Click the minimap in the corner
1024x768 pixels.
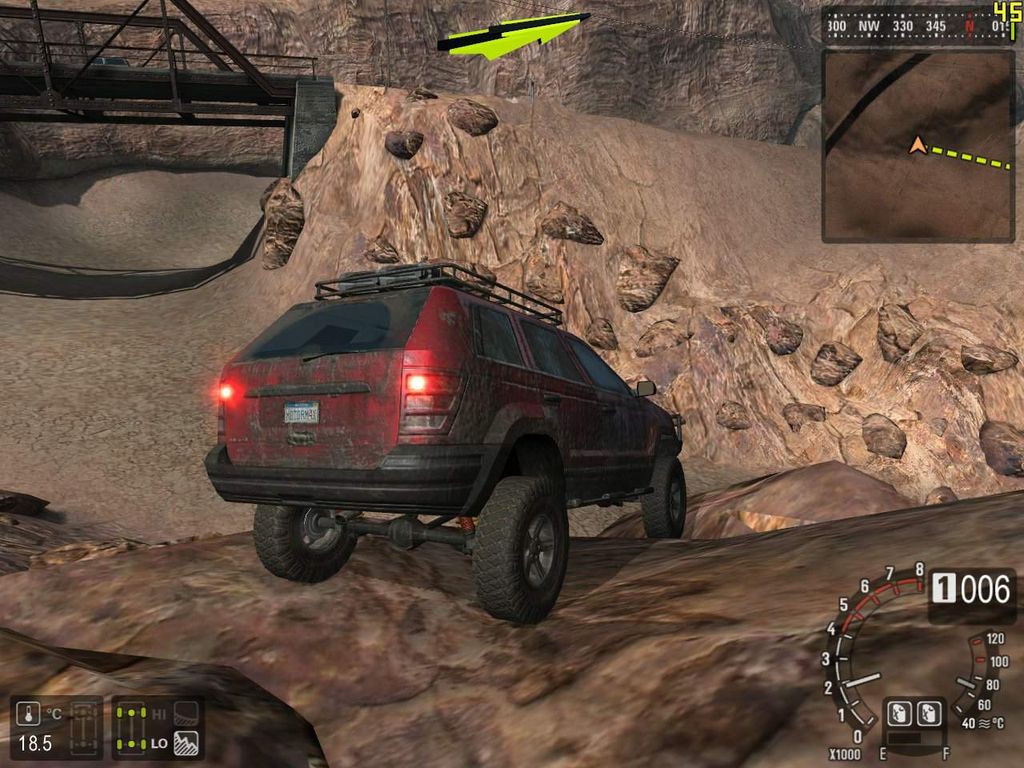click(x=918, y=146)
